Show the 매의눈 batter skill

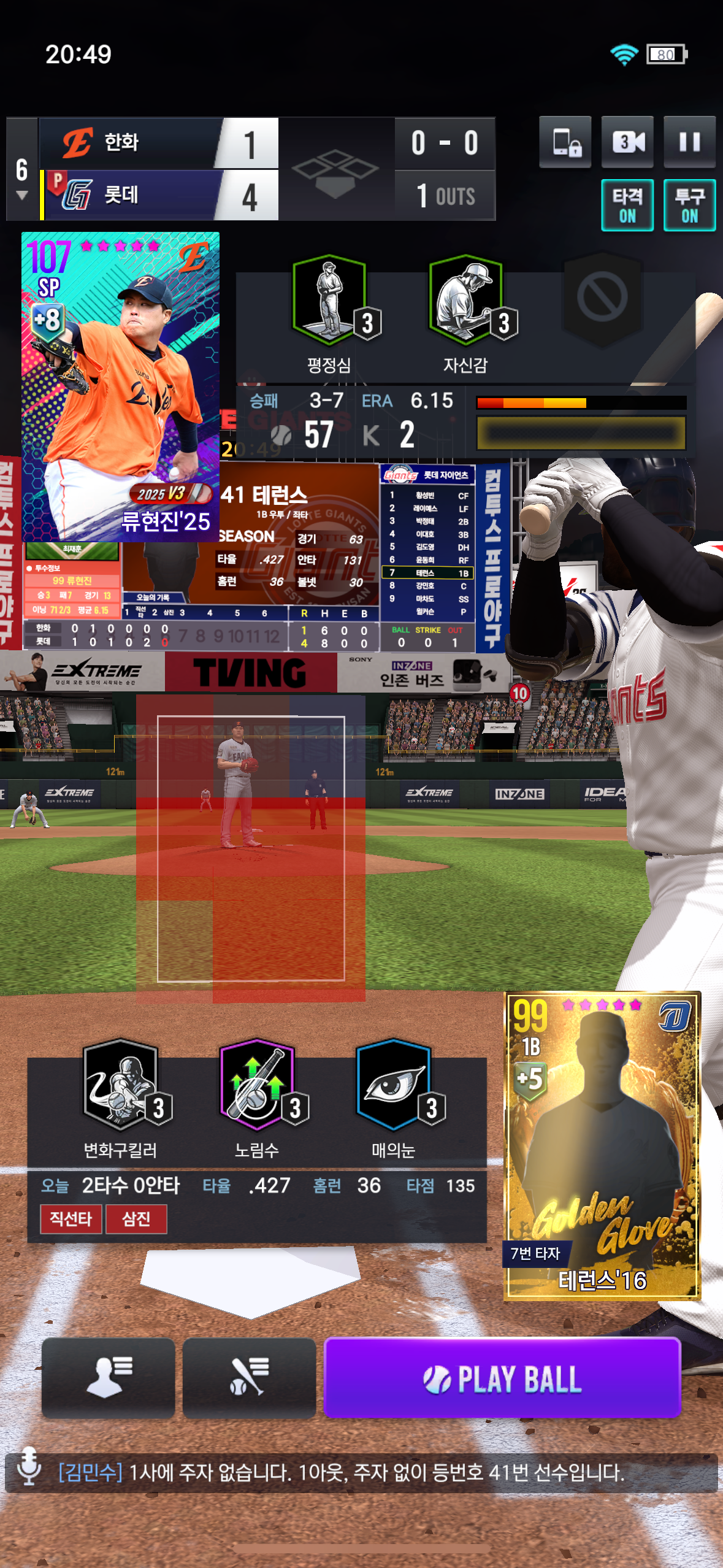(x=394, y=1085)
